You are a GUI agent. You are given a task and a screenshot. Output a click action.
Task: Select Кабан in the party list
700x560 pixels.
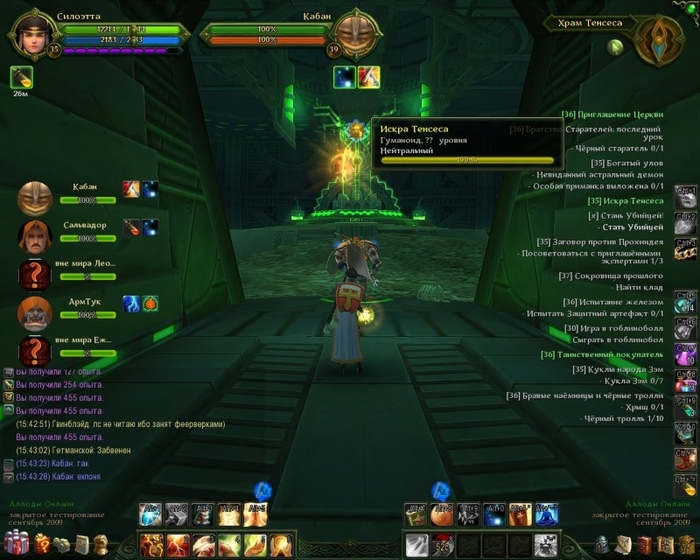pos(36,198)
